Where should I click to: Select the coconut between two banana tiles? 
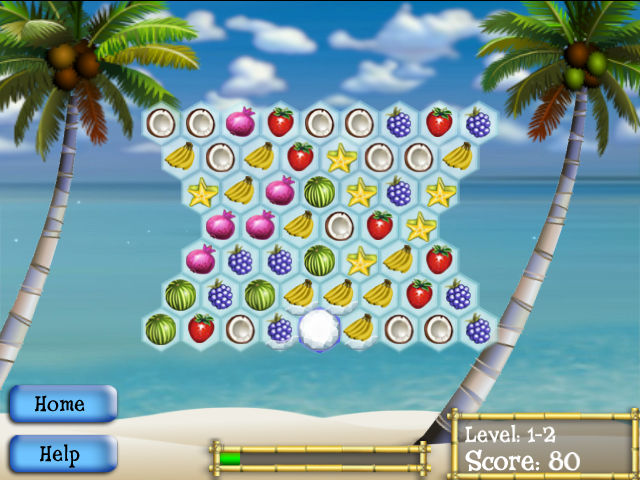[220, 157]
